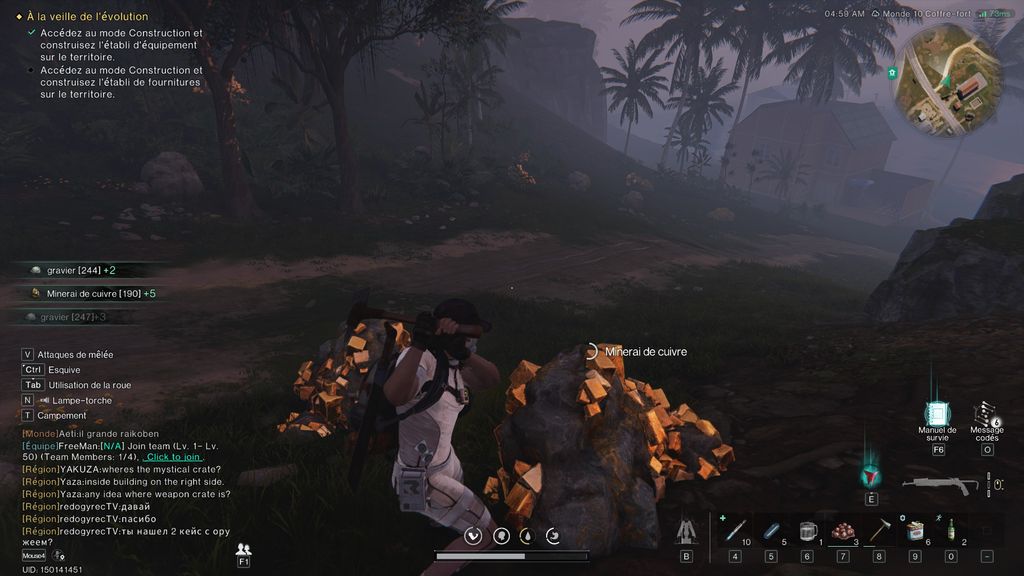This screenshot has width=1024, height=576.
Task: Open the team members icon
Action: (x=243, y=549)
